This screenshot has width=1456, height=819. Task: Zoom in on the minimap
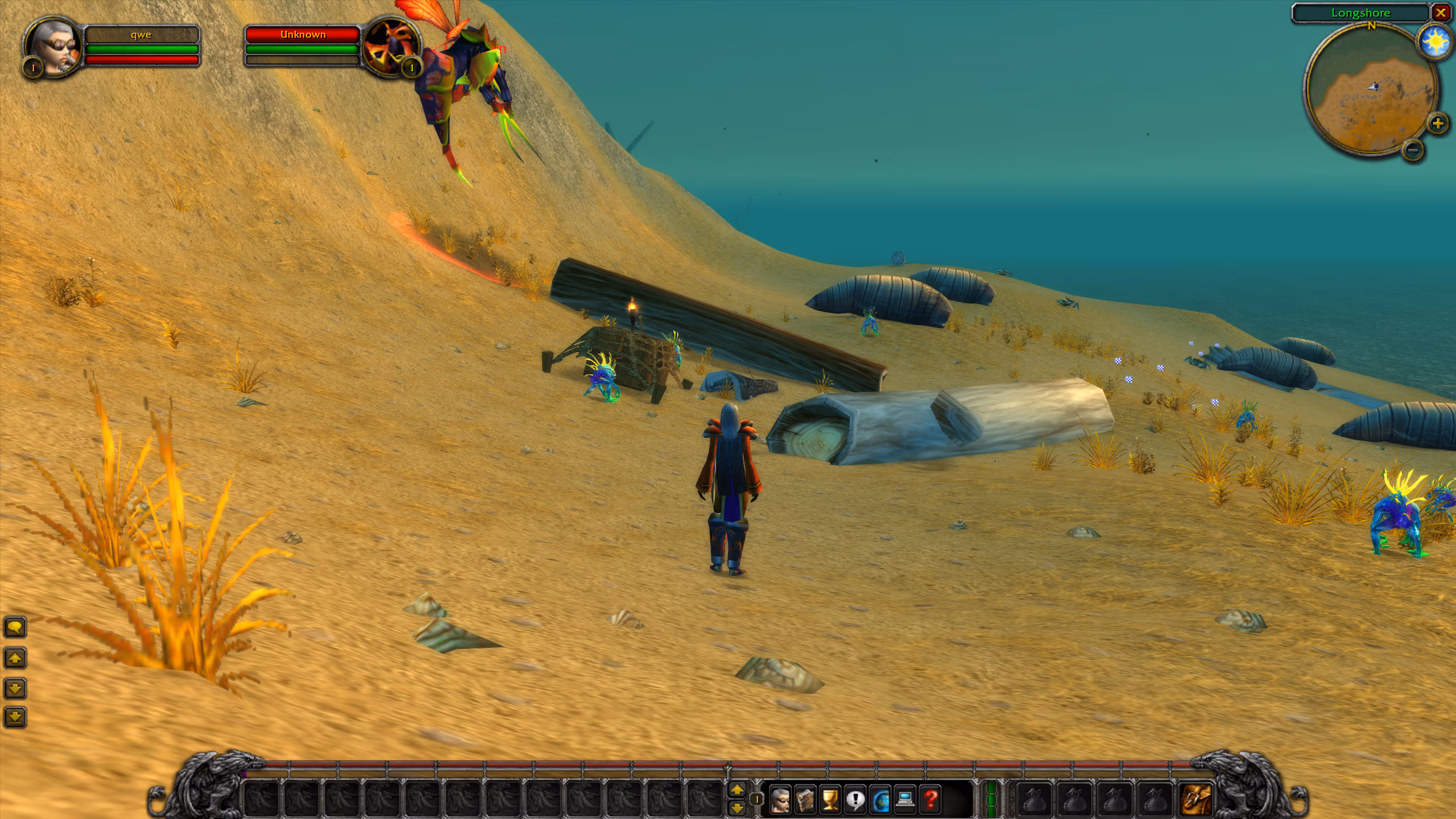point(1437,123)
